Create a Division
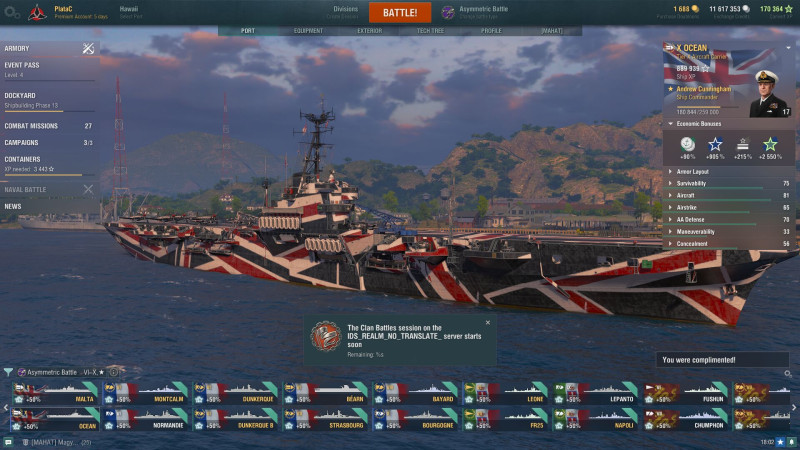This screenshot has width=800, height=450. tap(345, 11)
